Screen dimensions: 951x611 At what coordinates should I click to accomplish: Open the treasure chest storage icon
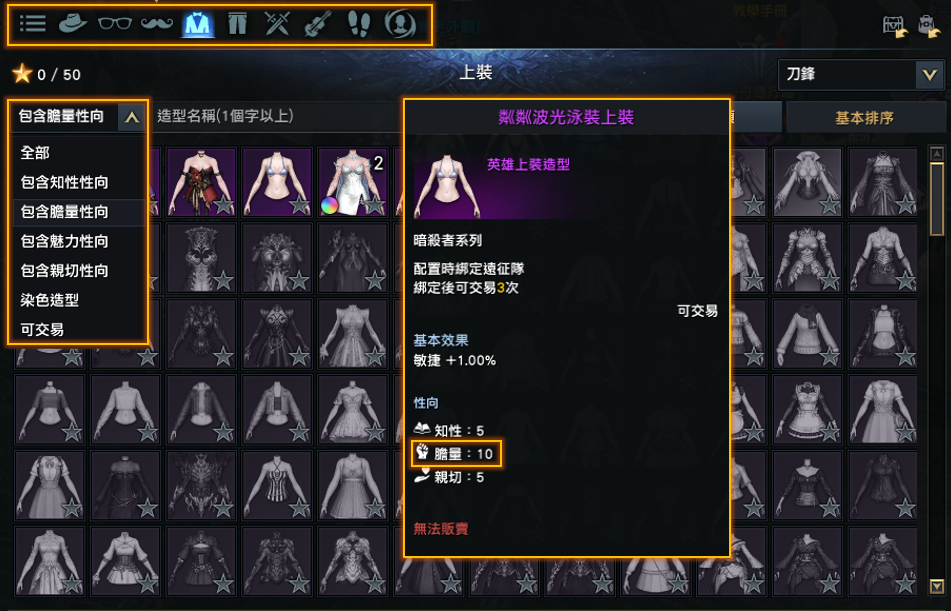[x=894, y=27]
